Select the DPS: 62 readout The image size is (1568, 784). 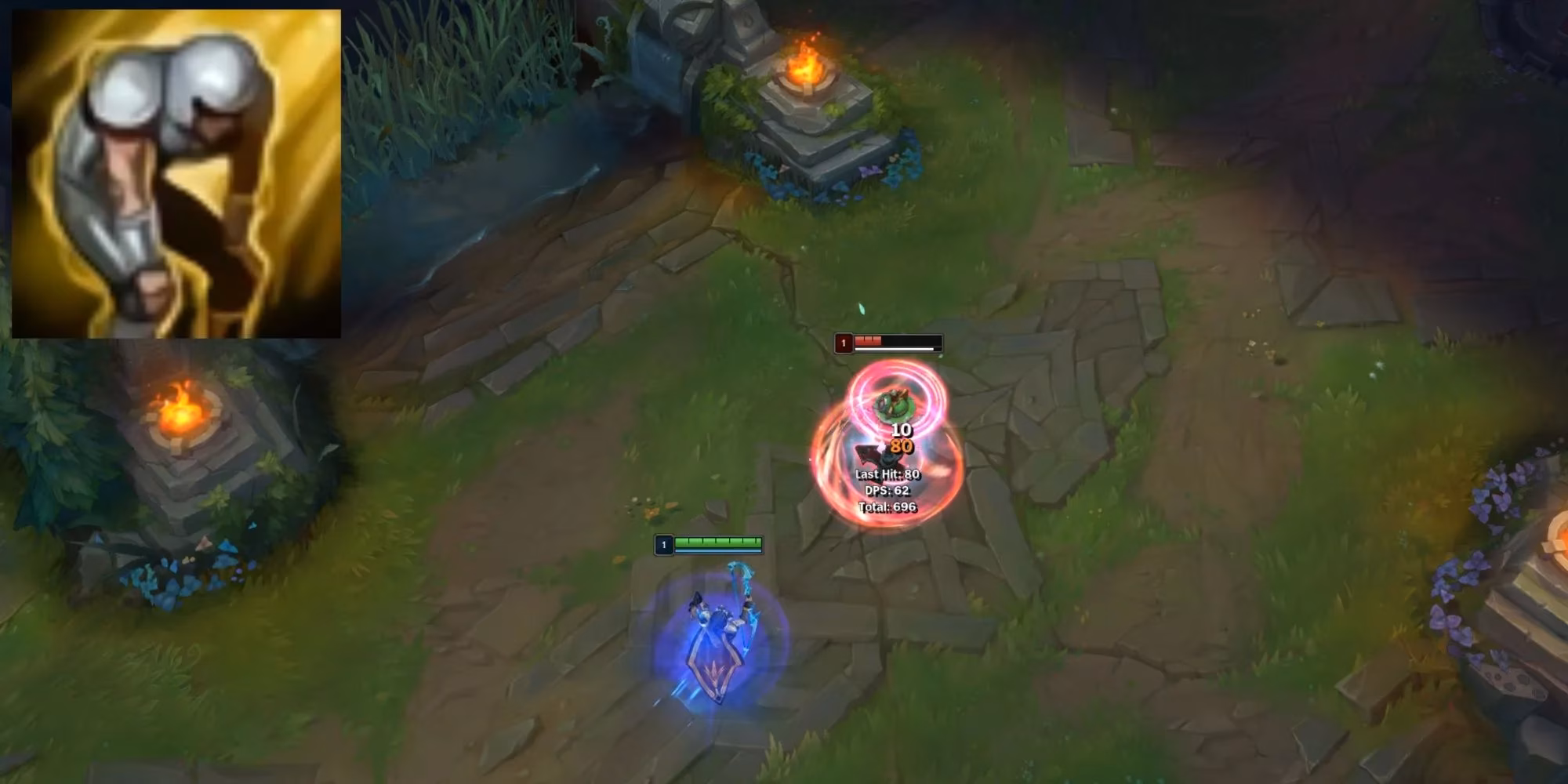(x=887, y=492)
